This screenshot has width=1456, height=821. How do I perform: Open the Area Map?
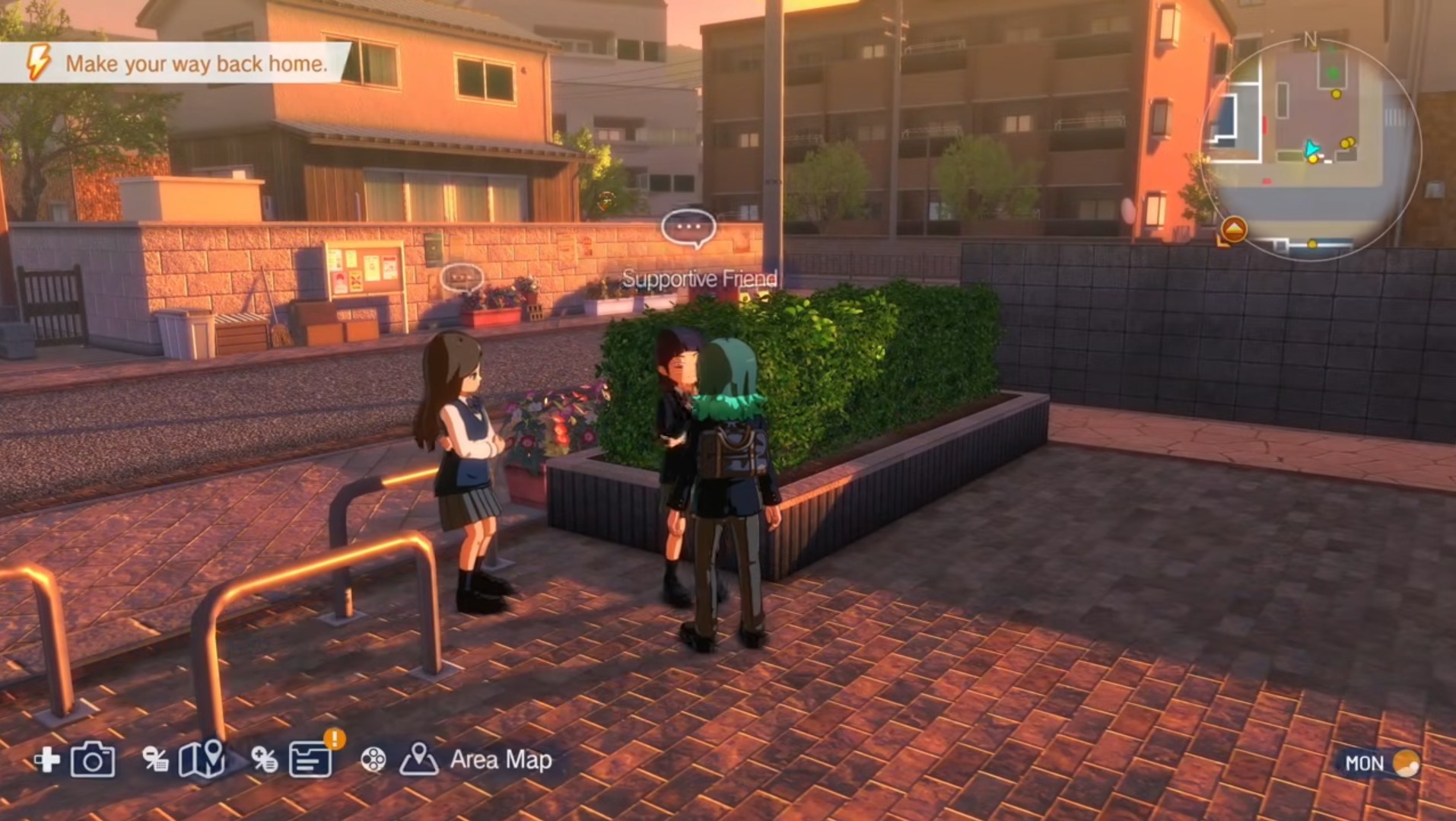[501, 759]
